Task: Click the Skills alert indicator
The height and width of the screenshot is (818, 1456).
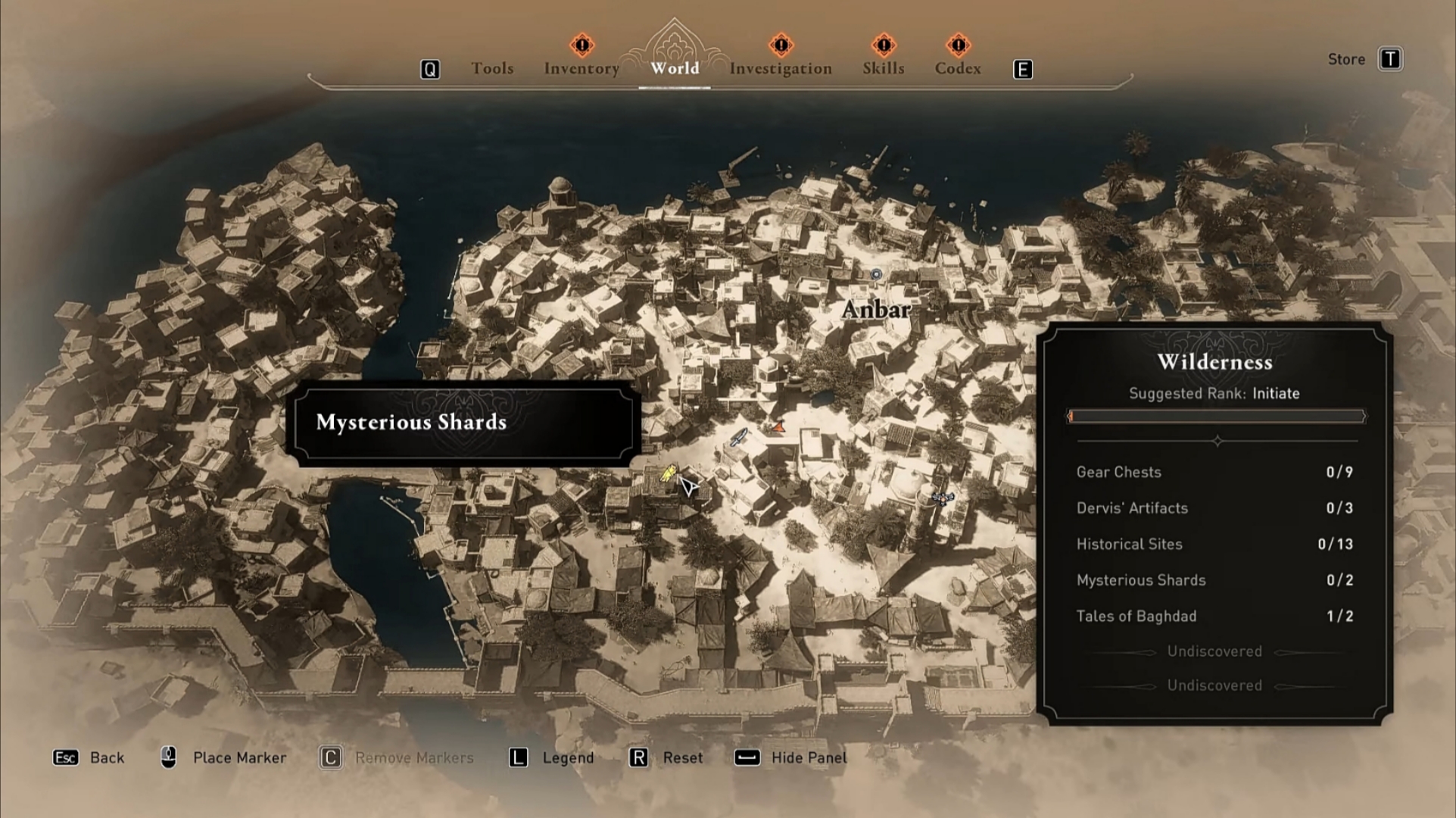Action: point(882,45)
